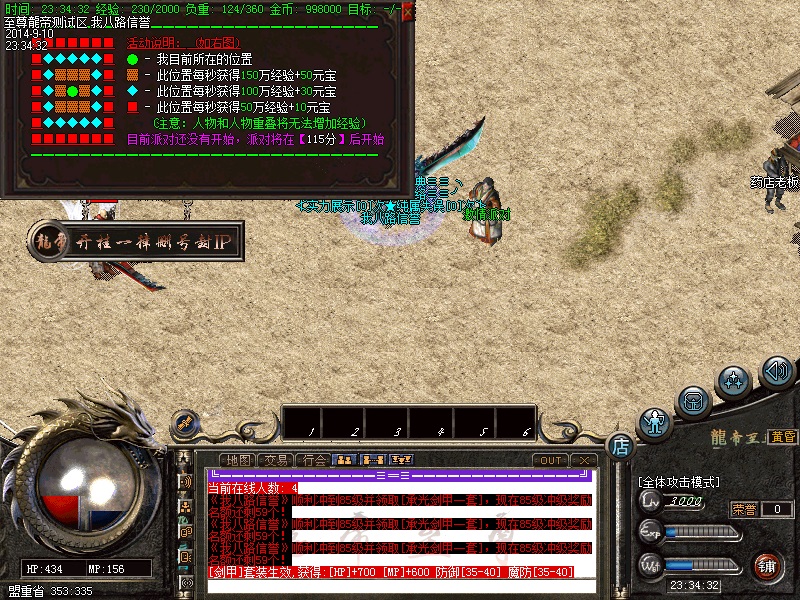Open the skills sparkle icon
Image resolution: width=800 pixels, height=600 pixels.
click(735, 382)
